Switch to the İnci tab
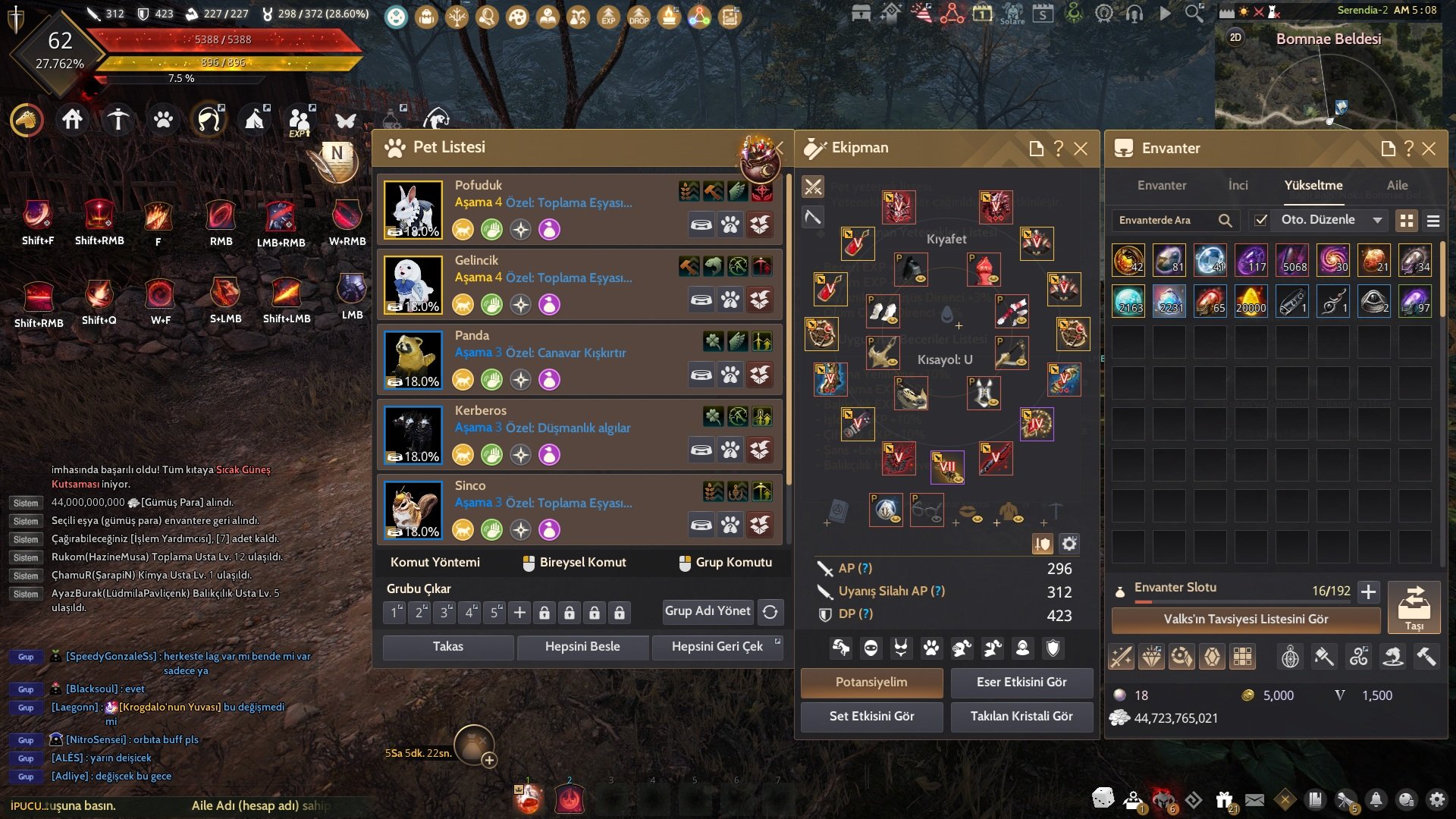 click(x=1238, y=185)
